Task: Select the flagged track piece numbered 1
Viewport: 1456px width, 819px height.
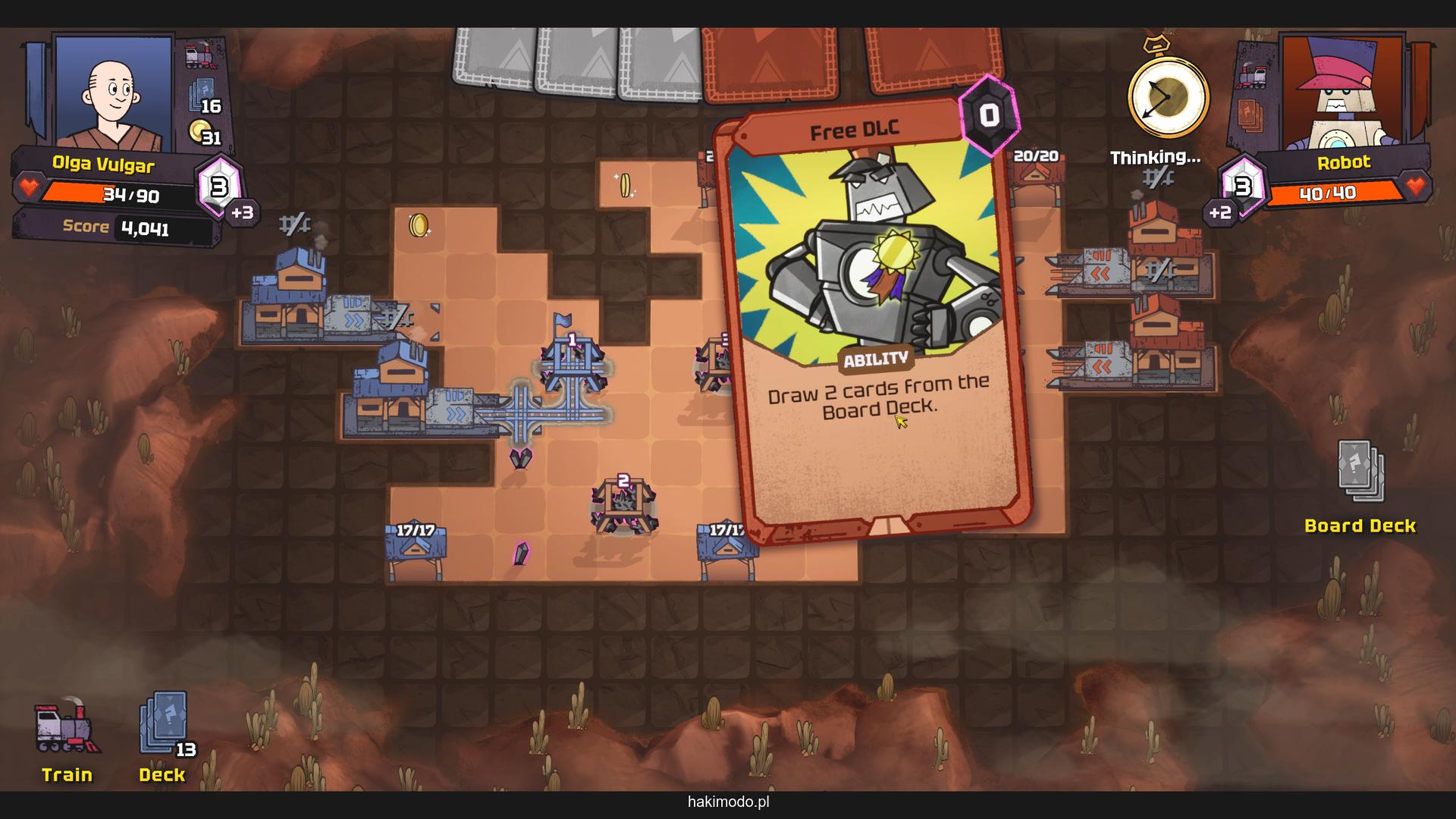Action: click(573, 362)
